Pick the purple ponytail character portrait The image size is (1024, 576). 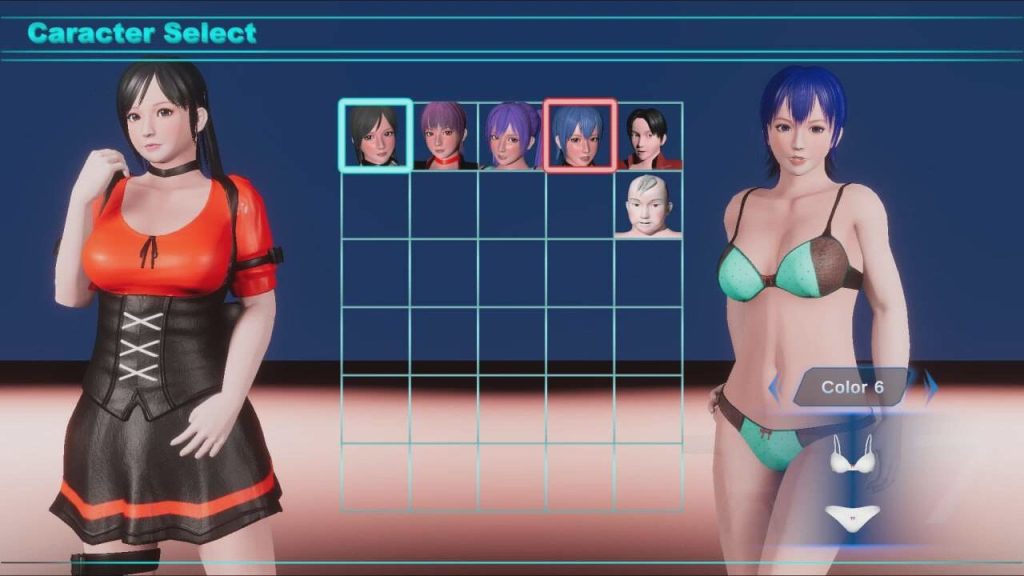(511, 136)
